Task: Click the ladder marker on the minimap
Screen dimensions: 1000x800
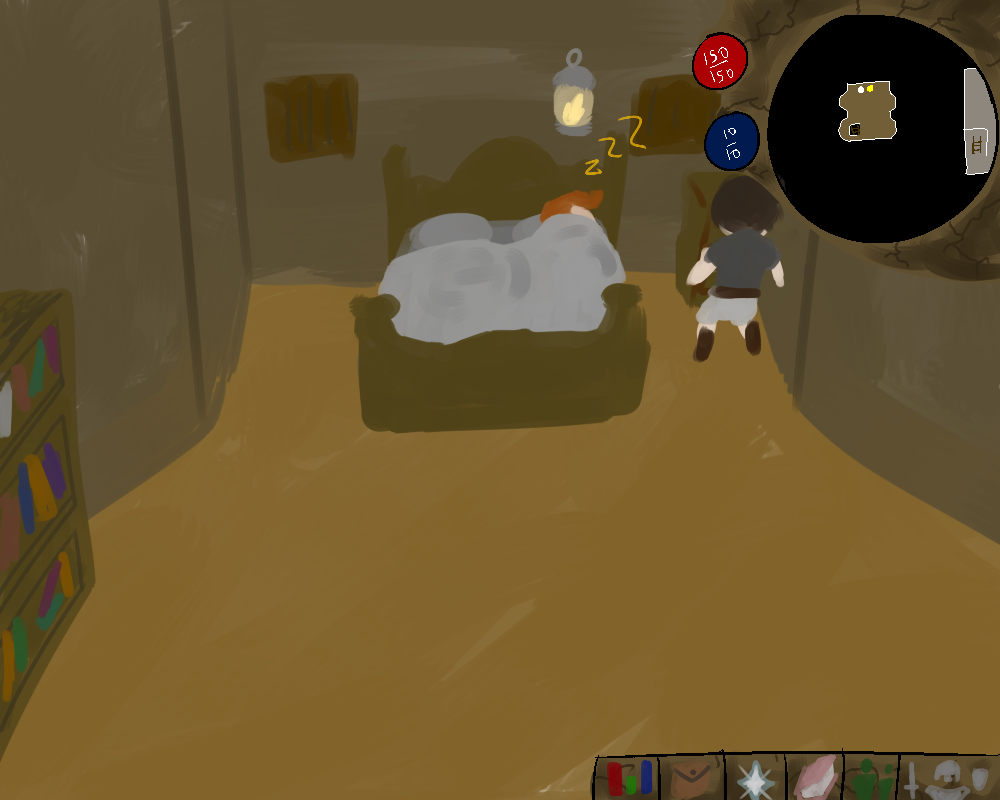Action: click(x=977, y=146)
